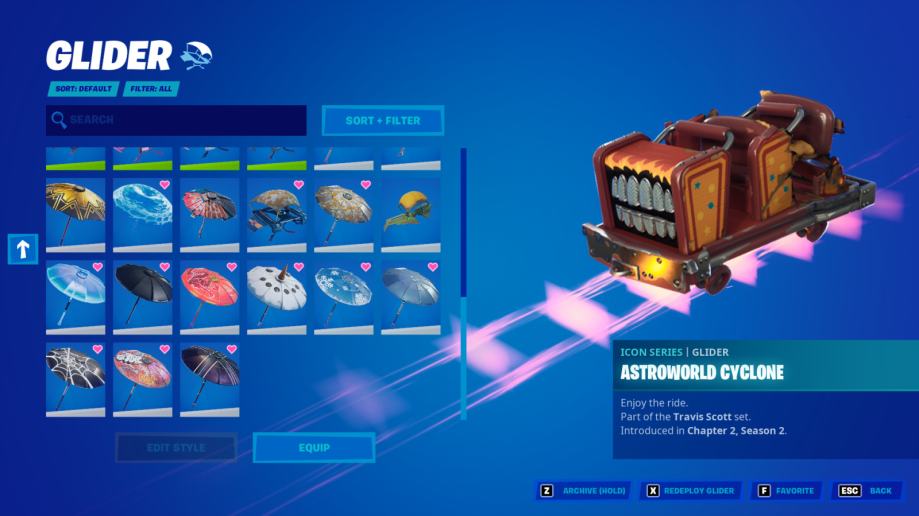
Task: Select the yellow and green winged glider
Action: (410, 213)
